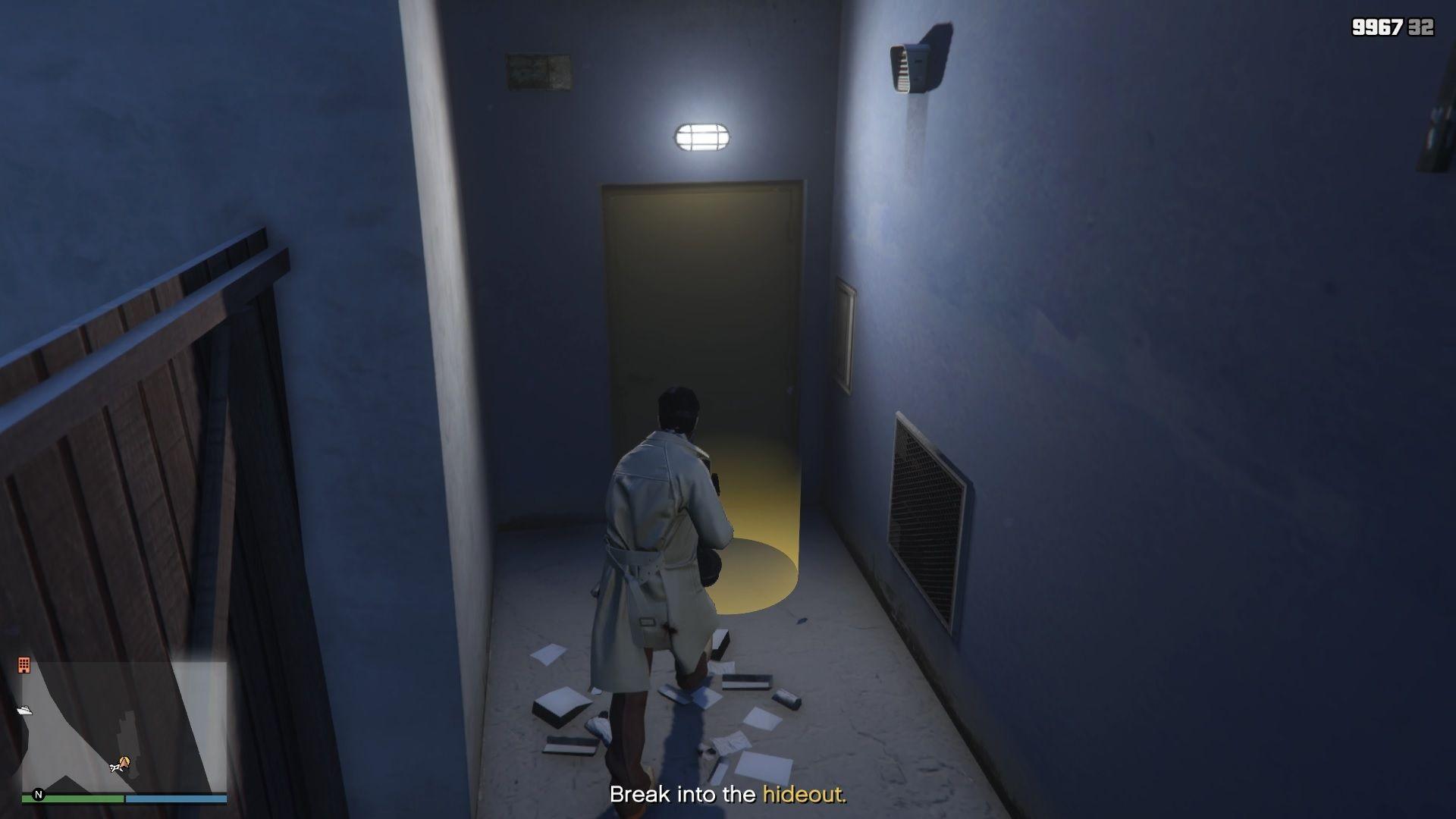Select the orange building icon on the minimap

pos(24,665)
